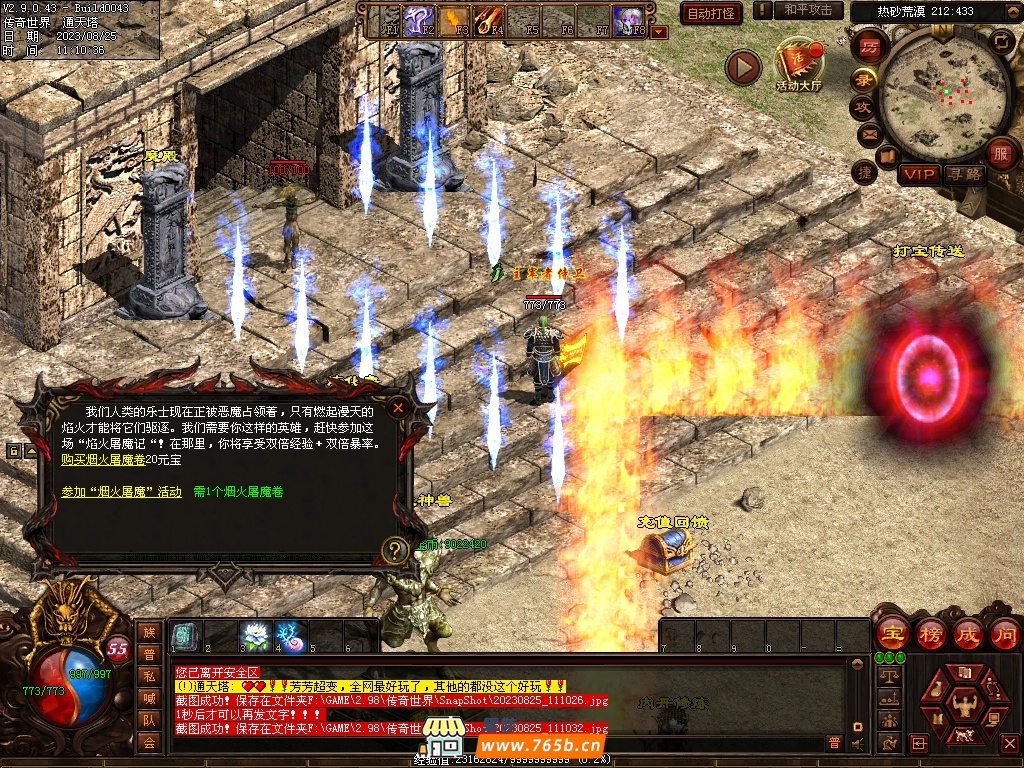Select the 私 private chat channel
This screenshot has height=768, width=1024.
point(149,677)
